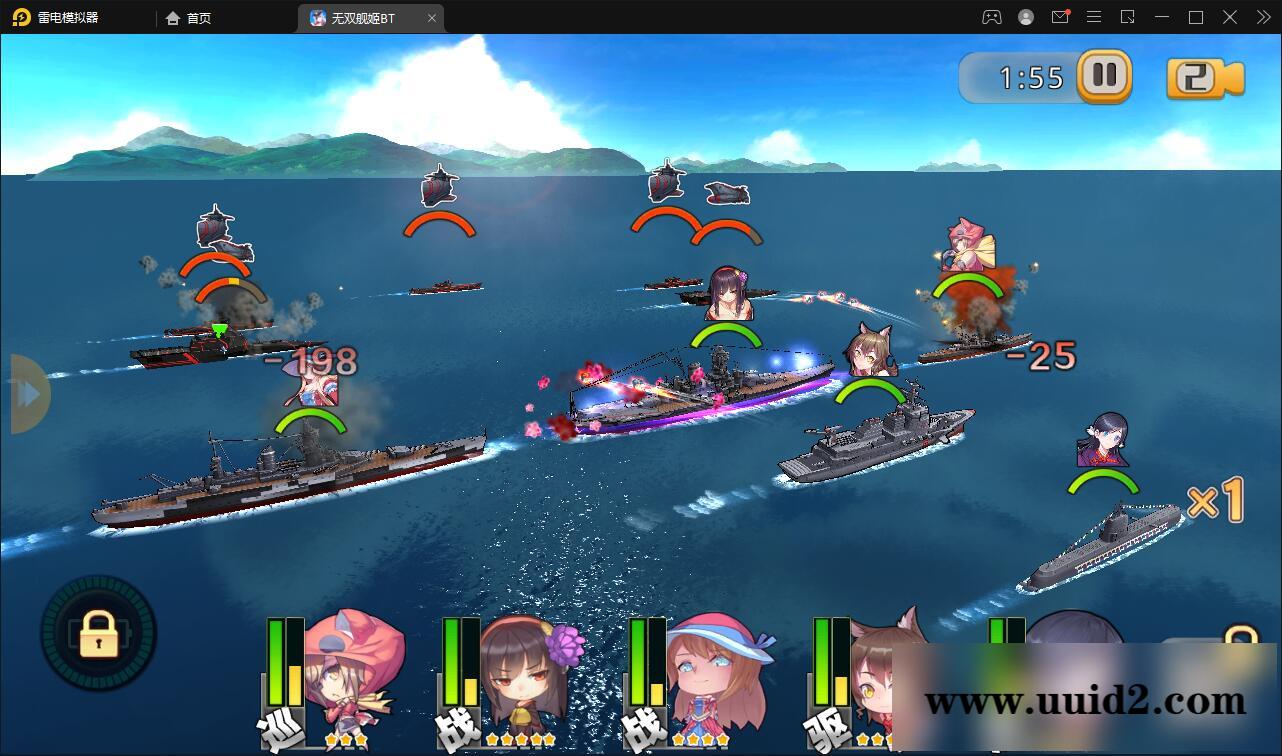Viewport: 1282px width, 756px height.
Task: Pause the battle with the pause icon
Action: (1104, 76)
